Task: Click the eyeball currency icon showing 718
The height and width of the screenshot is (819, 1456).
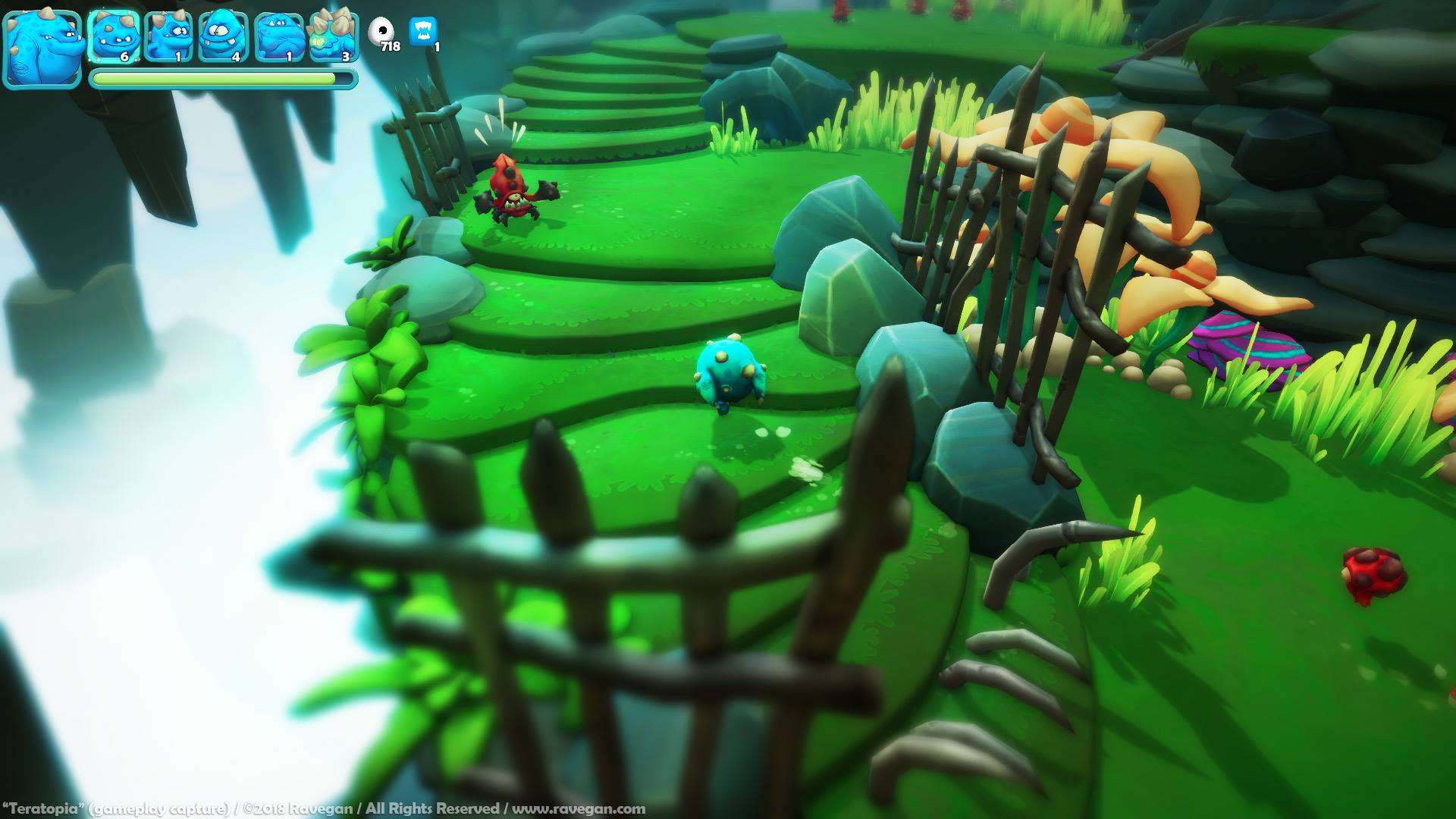Action: (x=381, y=29)
